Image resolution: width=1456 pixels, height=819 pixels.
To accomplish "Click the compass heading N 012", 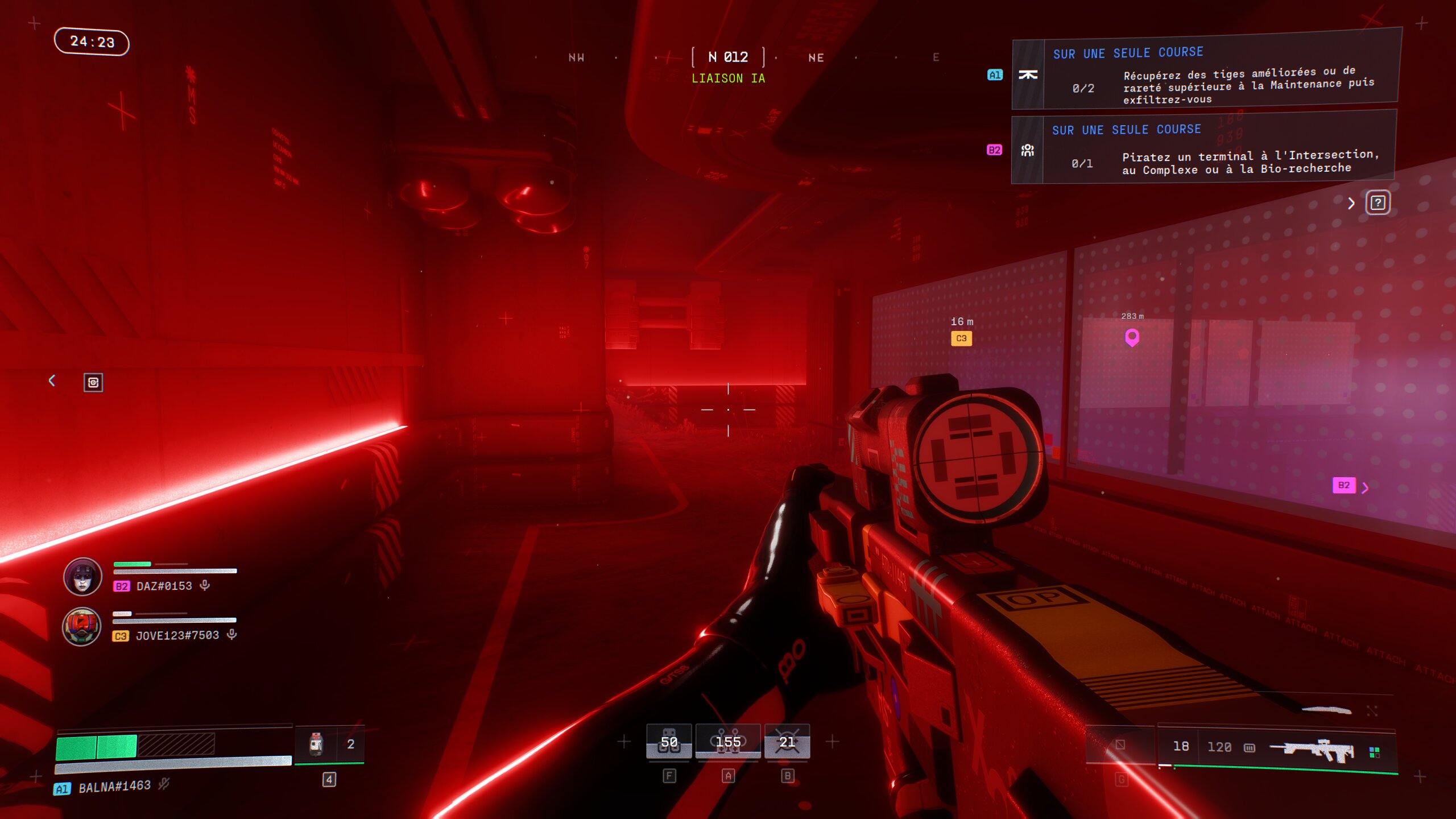I will pos(728,57).
